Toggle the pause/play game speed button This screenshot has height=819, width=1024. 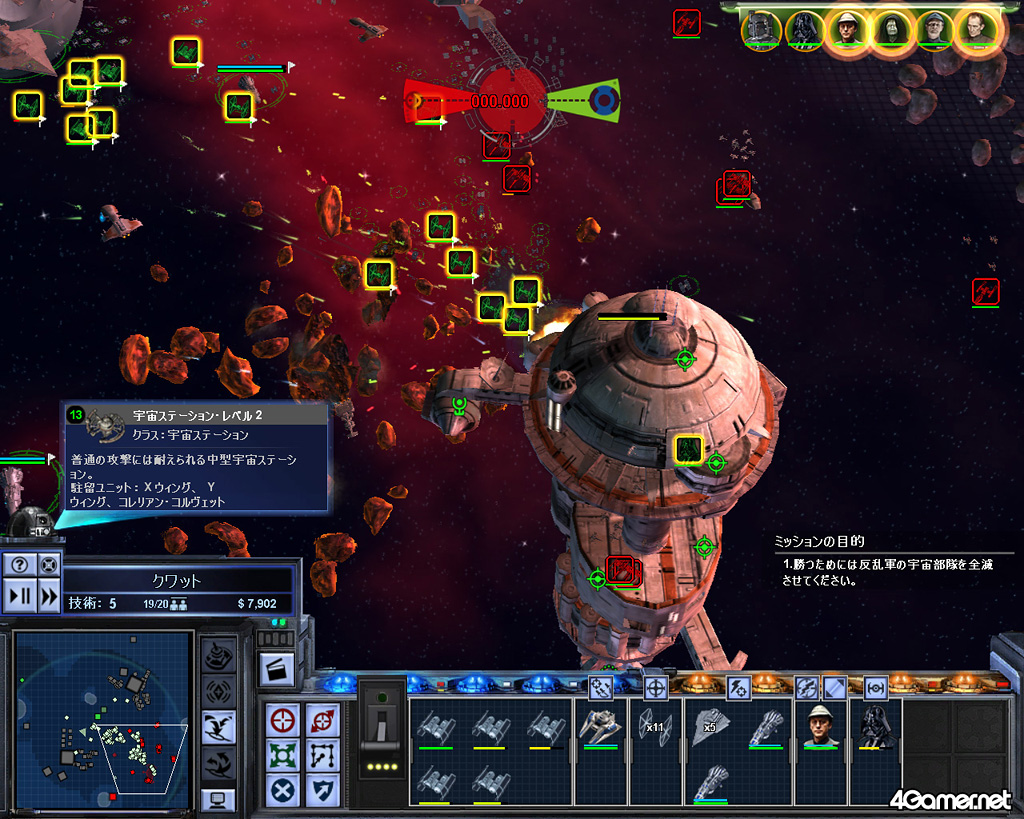pos(18,597)
